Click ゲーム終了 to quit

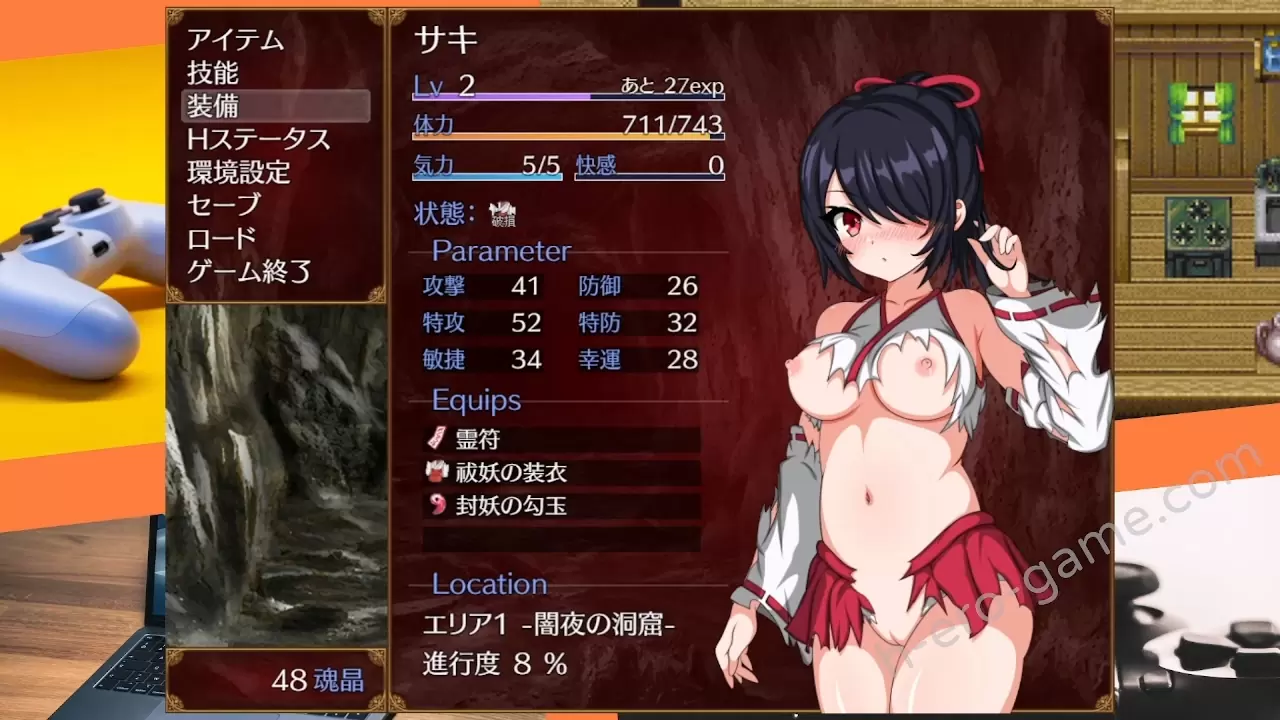click(249, 271)
